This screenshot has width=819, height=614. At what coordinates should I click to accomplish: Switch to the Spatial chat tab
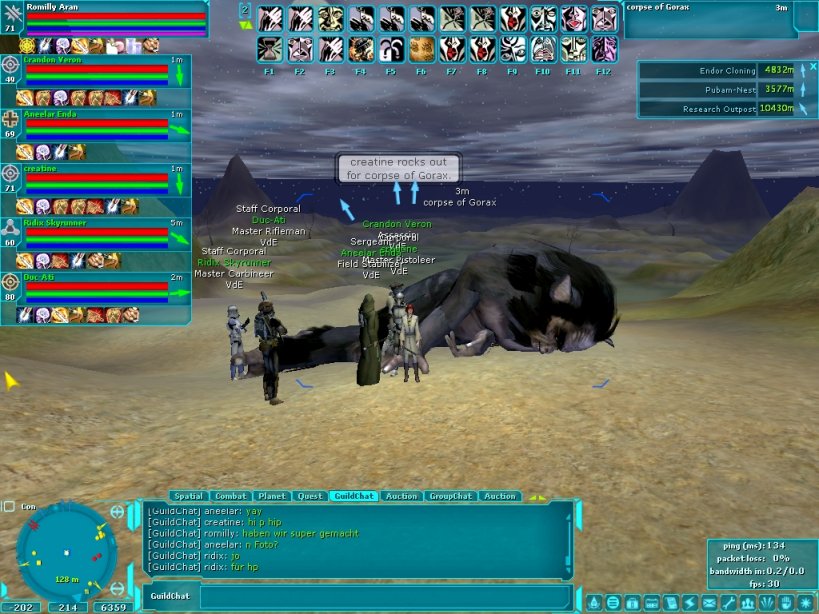188,496
